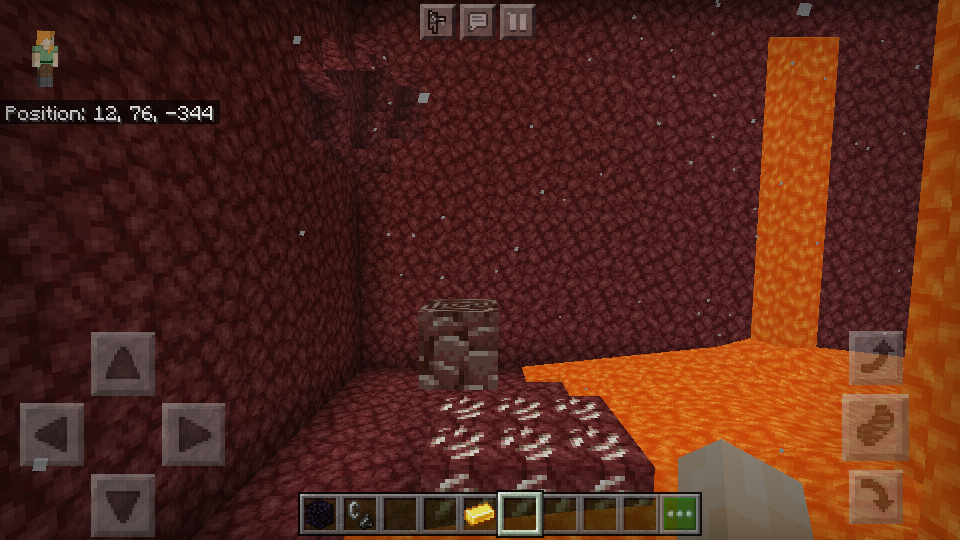Select the gold ingot hotbar slot
960x540 pixels.
point(480,514)
